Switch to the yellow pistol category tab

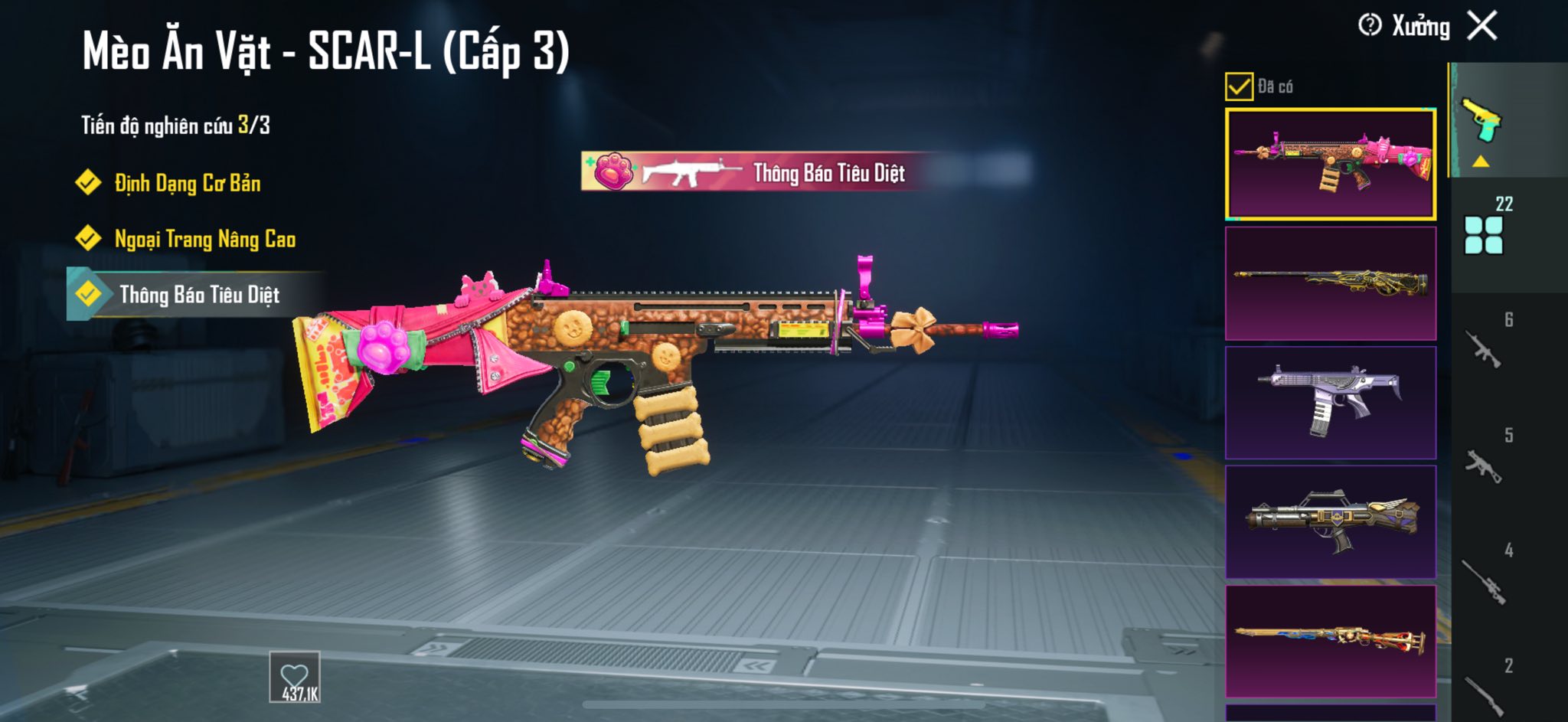(1482, 123)
